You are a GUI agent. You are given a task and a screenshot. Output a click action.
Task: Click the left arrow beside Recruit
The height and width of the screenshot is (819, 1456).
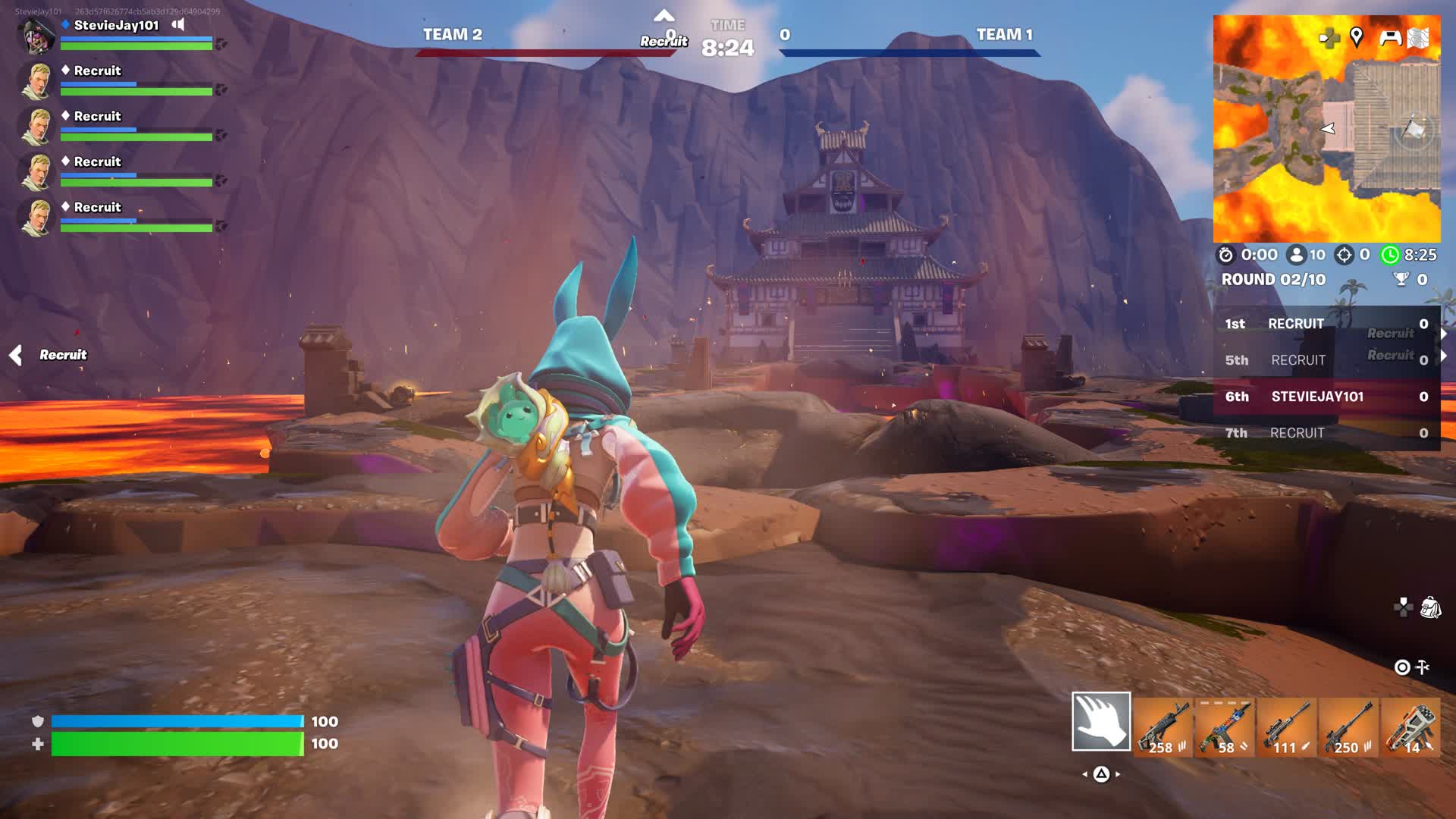coord(15,355)
